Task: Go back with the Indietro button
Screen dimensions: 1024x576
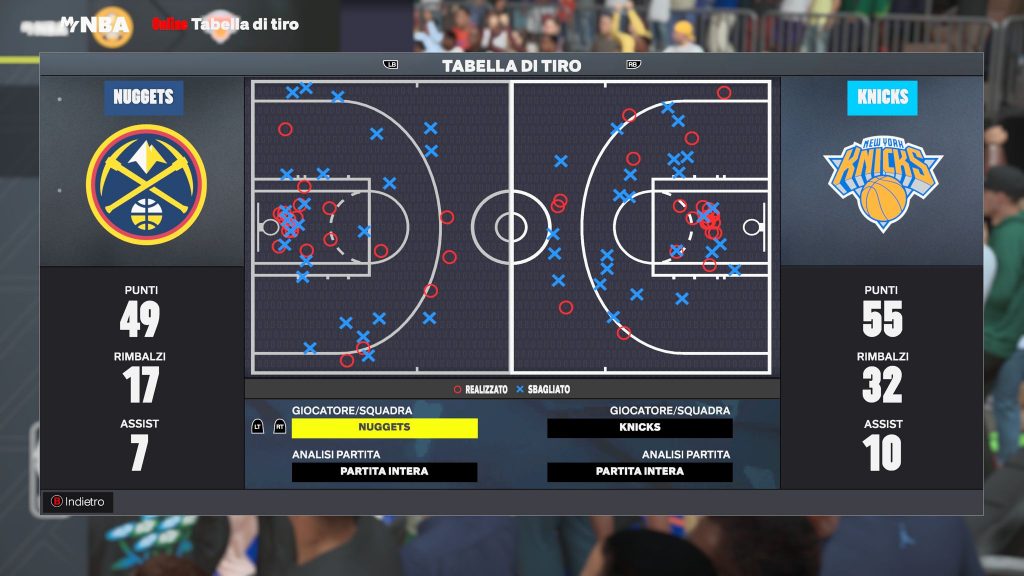Action: (x=77, y=502)
